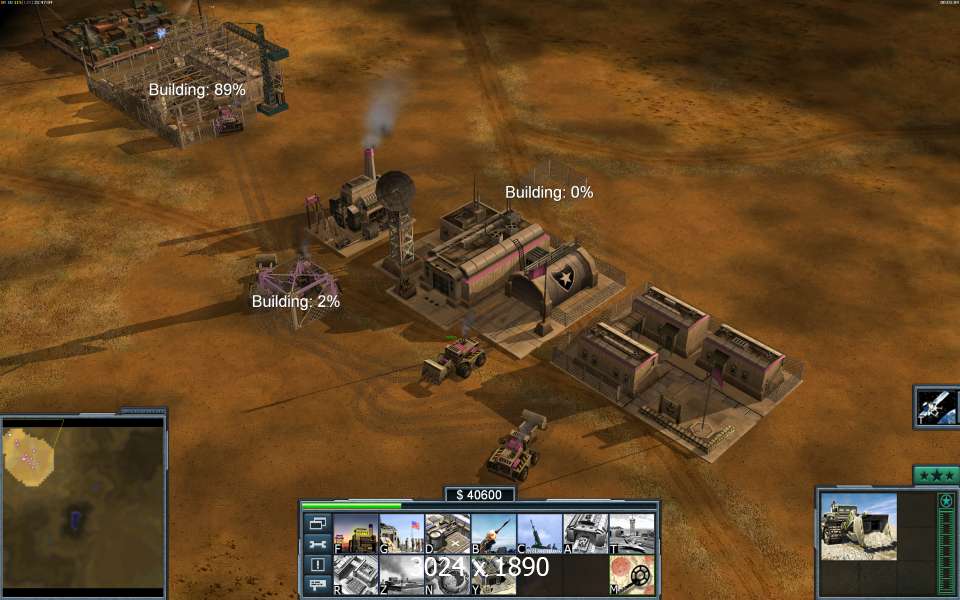960x600 pixels.
Task: Choose the structure icon labeled A
Action: [585, 533]
